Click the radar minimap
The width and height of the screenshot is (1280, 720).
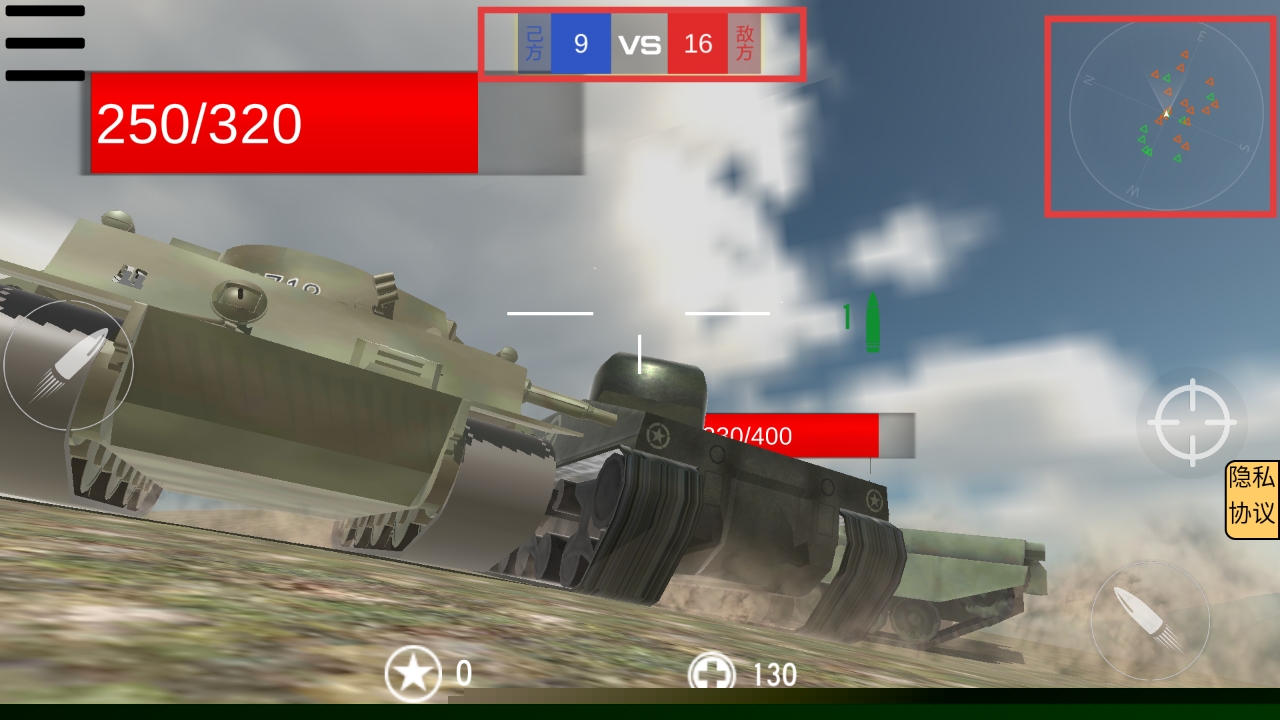(x=1160, y=116)
